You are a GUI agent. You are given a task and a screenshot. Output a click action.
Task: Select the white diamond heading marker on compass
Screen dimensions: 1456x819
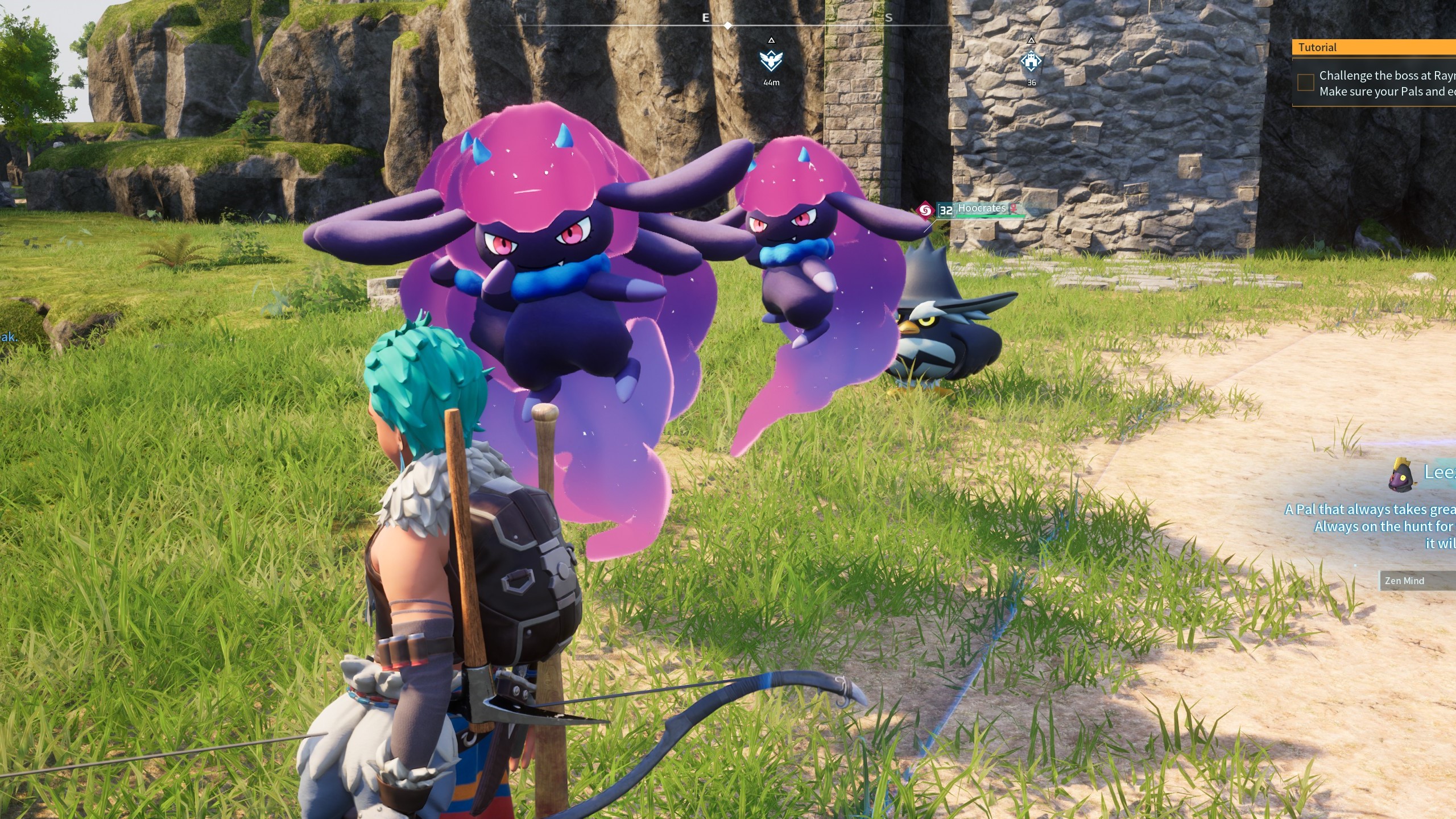727,25
